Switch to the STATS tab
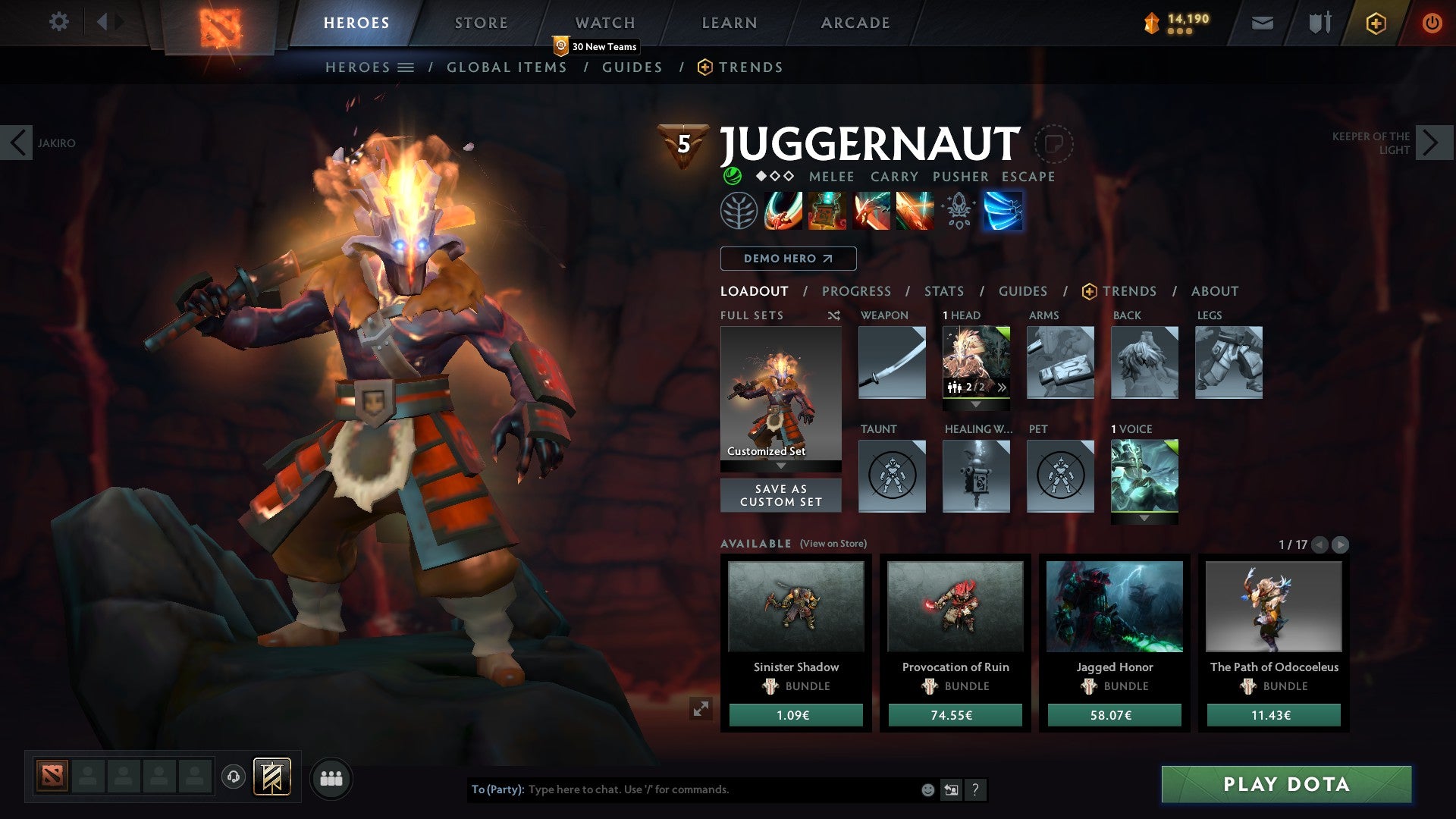1456x819 pixels. [x=943, y=291]
